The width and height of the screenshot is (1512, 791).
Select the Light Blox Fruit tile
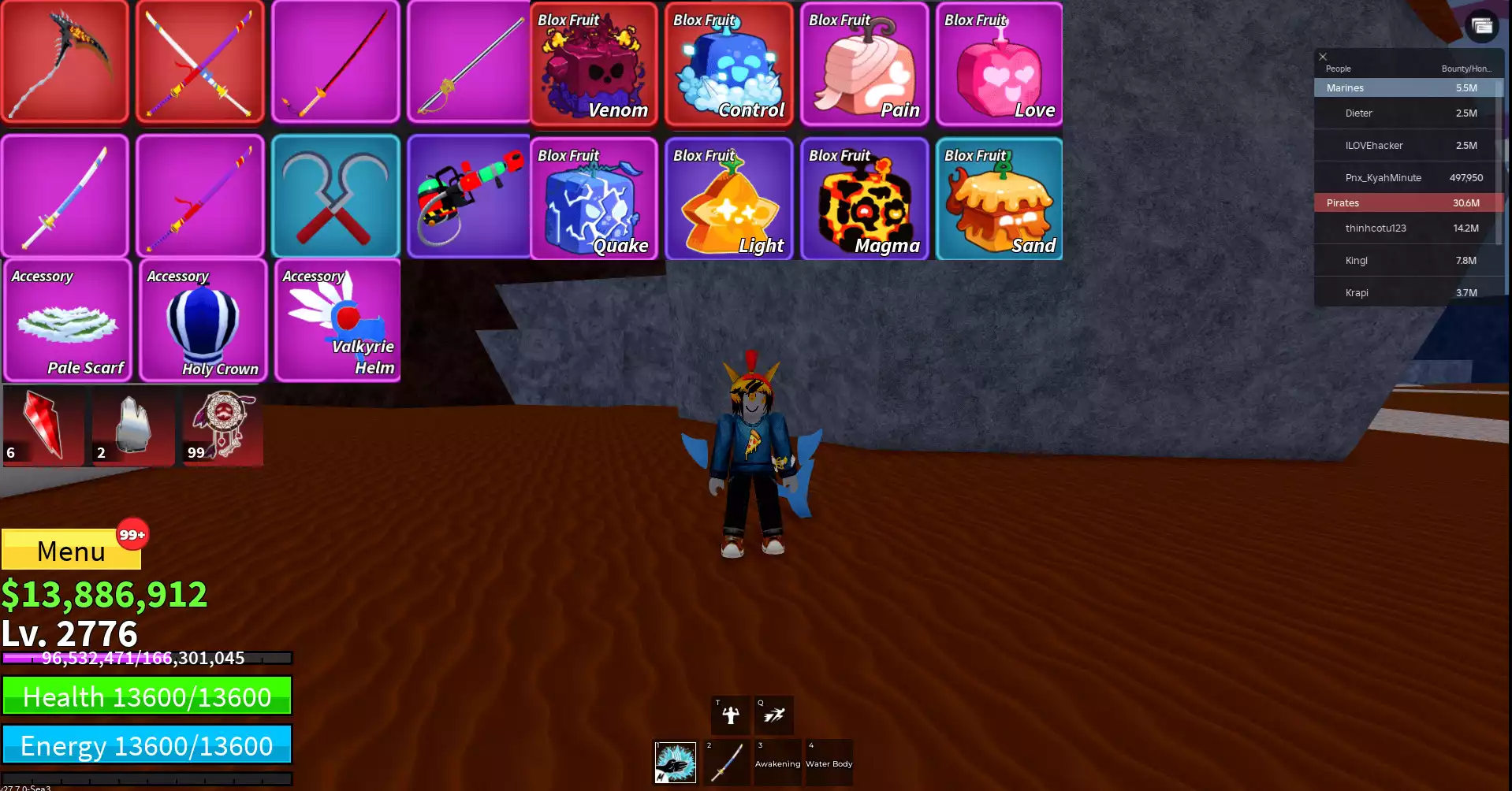tap(729, 199)
